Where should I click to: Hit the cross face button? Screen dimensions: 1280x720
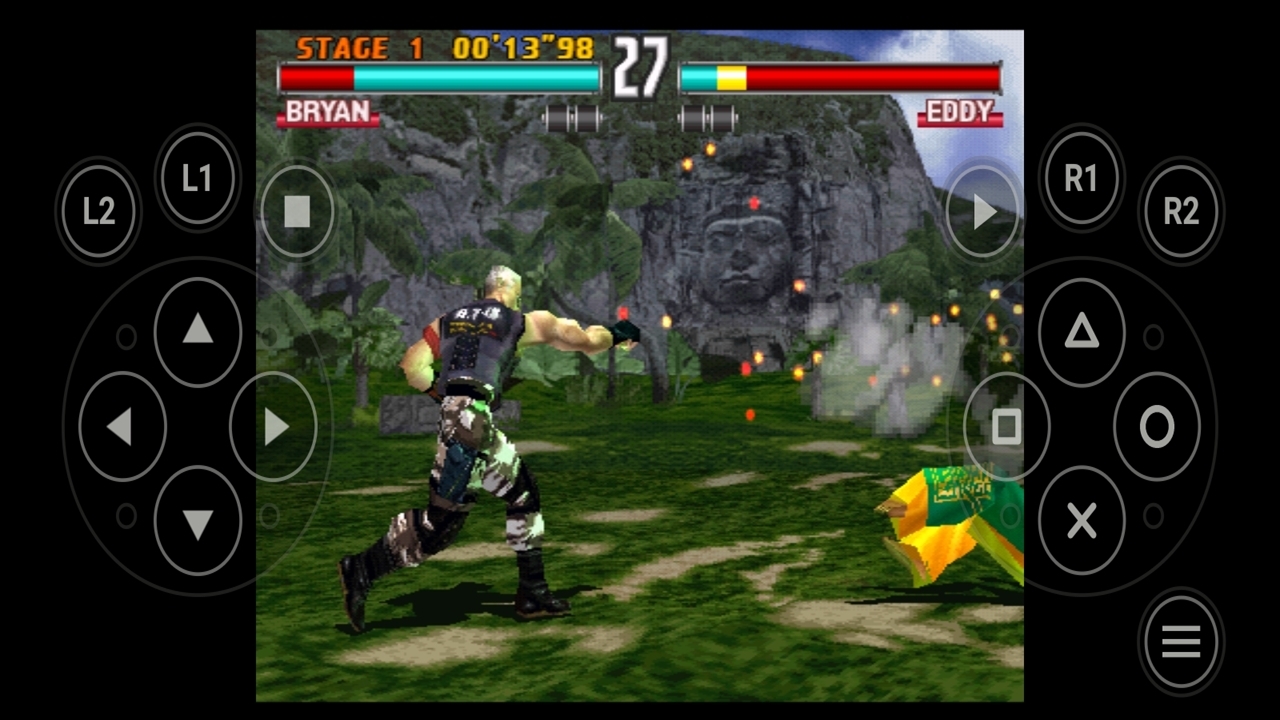click(1081, 520)
